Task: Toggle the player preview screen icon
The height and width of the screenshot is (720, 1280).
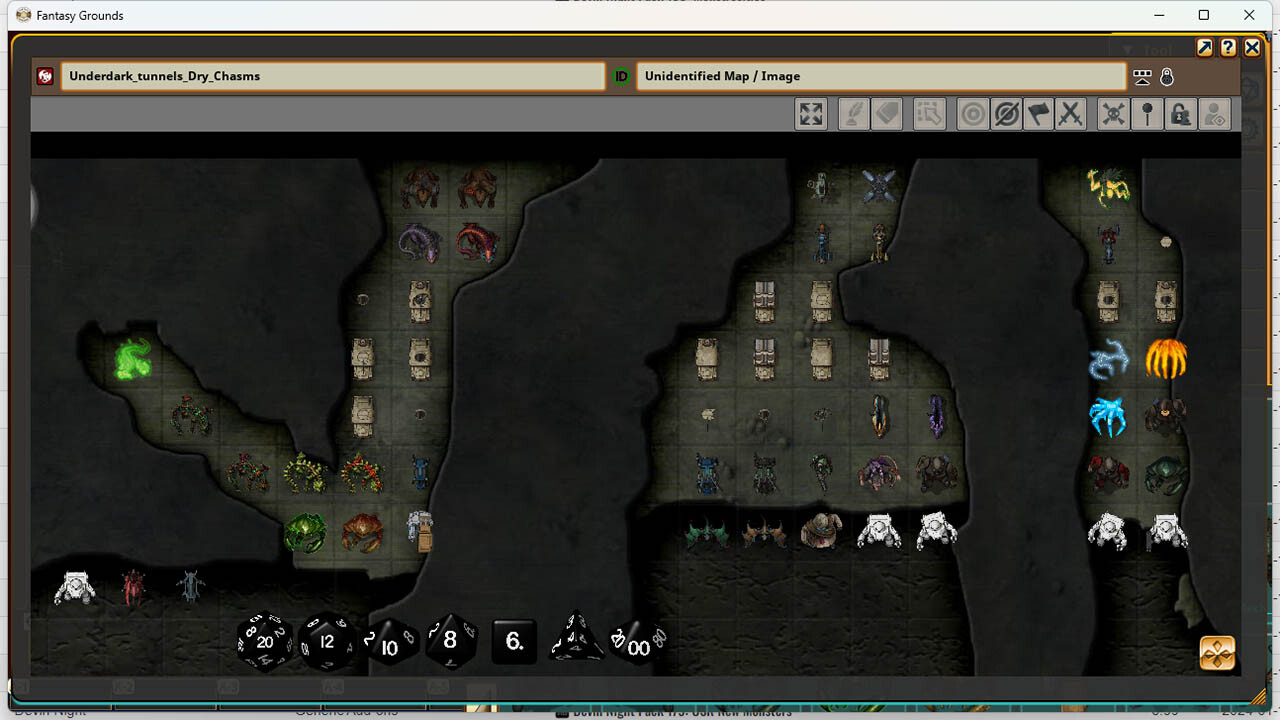Action: click(x=1142, y=76)
